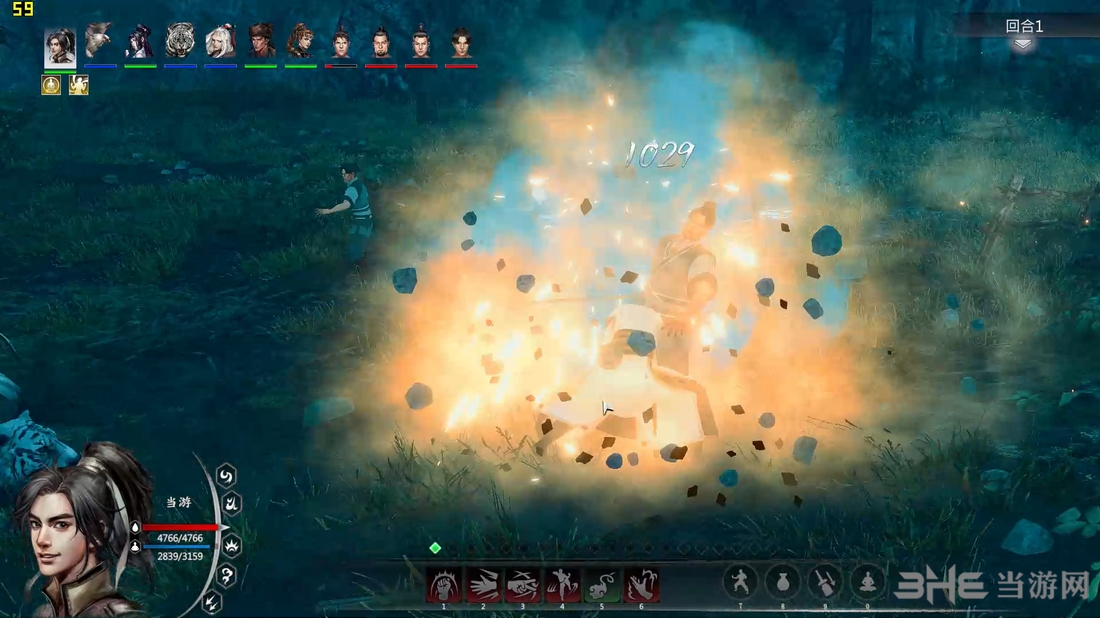Select the double-arrow hexagon icon

pyautogui.click(x=213, y=602)
